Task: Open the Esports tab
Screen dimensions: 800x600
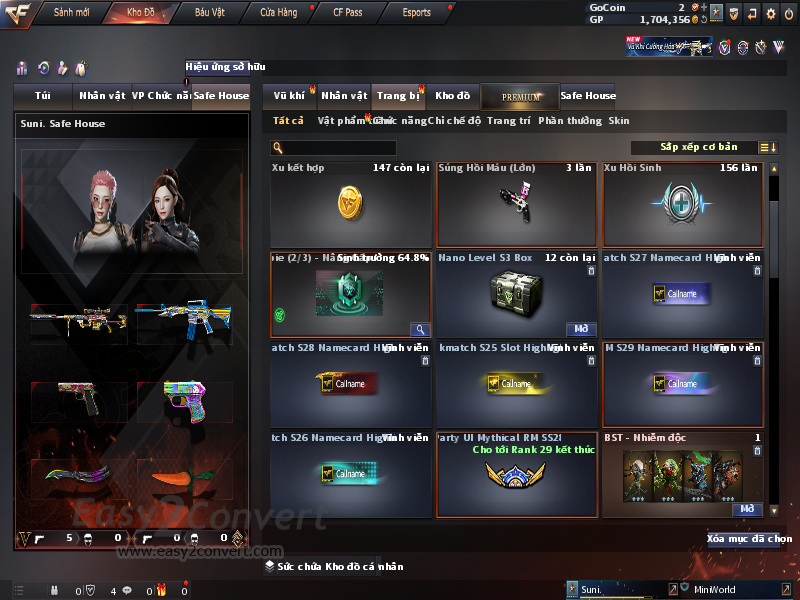Action: (x=416, y=13)
